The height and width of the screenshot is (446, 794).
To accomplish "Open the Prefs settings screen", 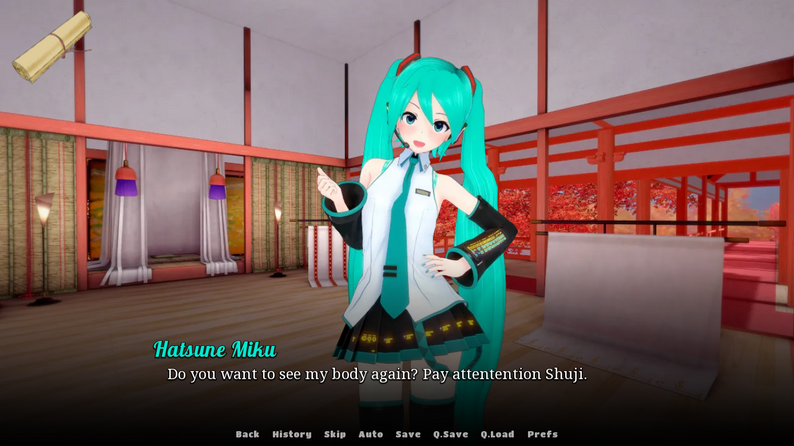I will tap(542, 434).
